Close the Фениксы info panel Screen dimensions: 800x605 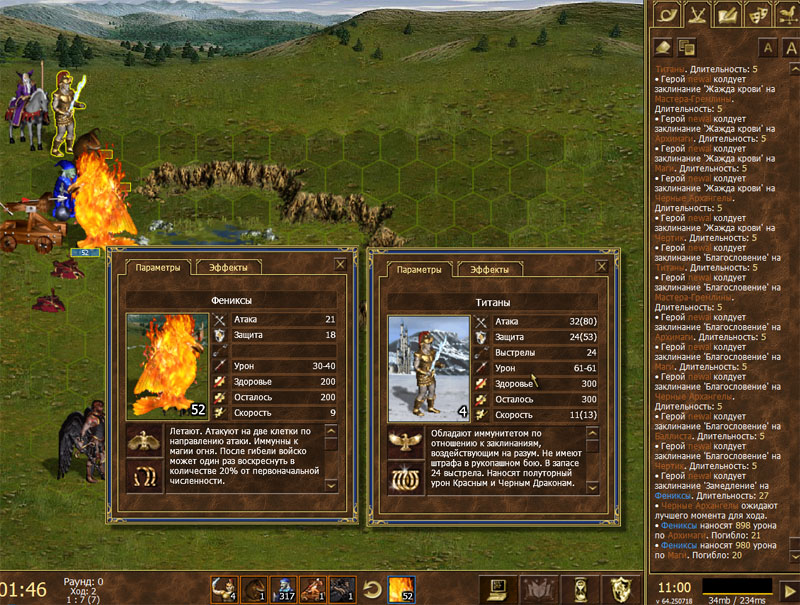tap(340, 265)
